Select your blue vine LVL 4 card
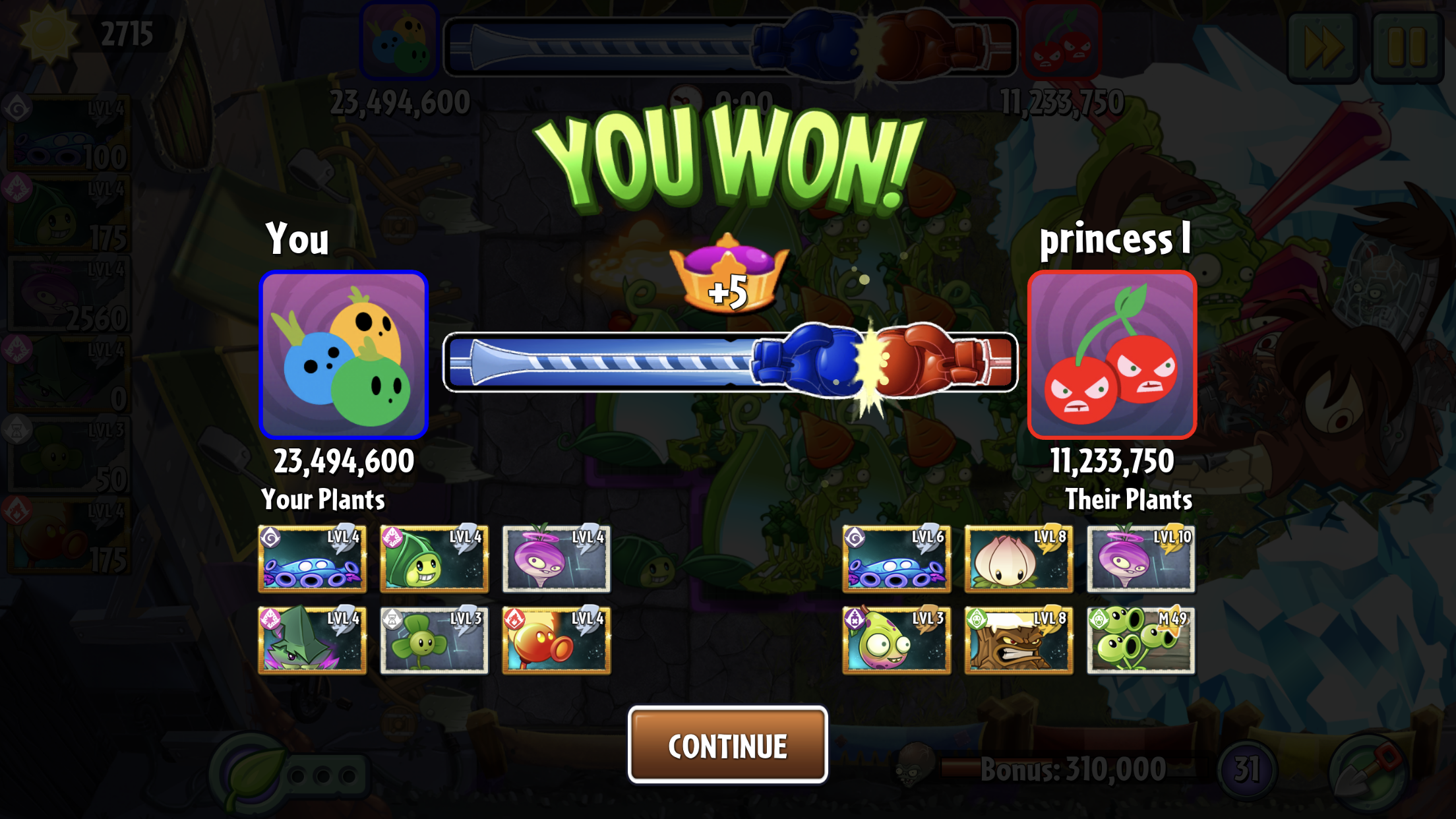Viewport: 1456px width, 819px height. click(x=312, y=559)
